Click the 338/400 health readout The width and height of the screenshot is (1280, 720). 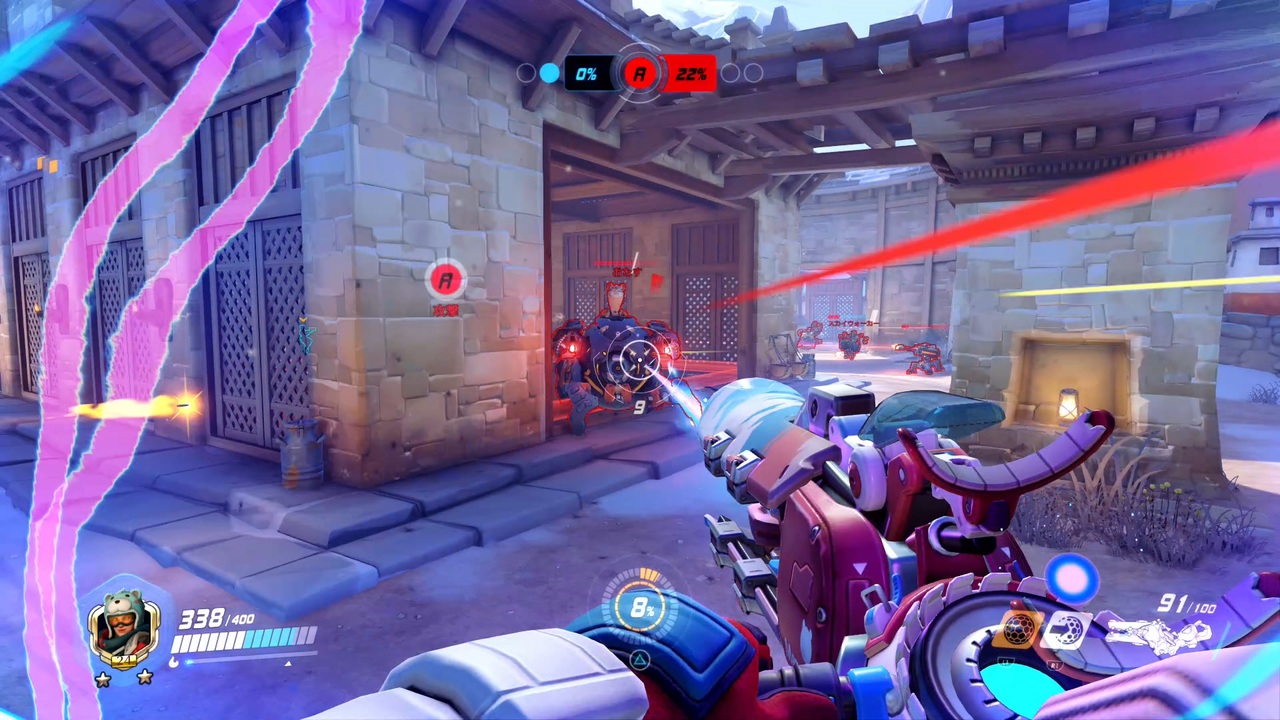(217, 617)
